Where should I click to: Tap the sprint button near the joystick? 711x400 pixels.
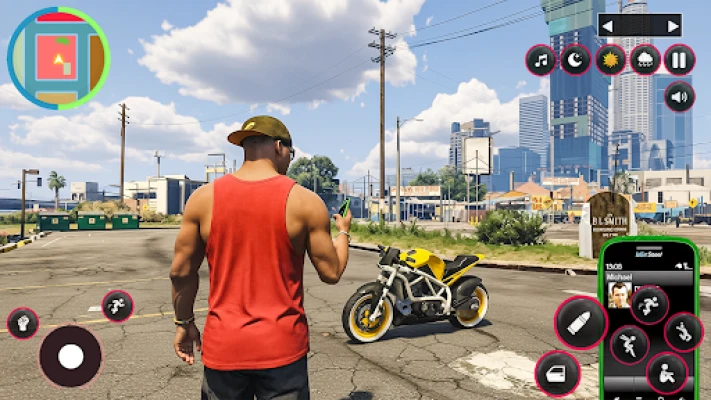pos(117,306)
